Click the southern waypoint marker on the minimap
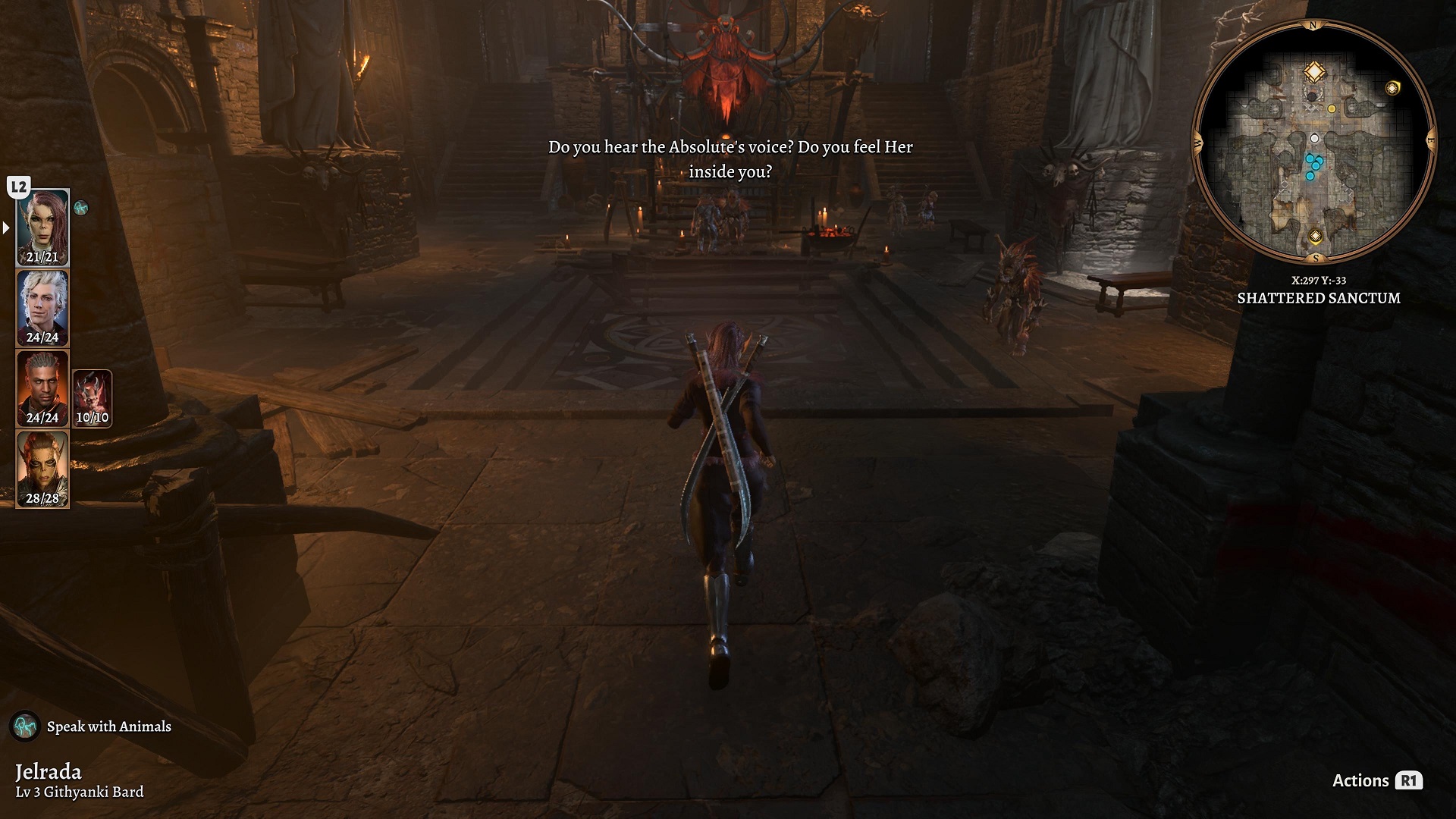The height and width of the screenshot is (819, 1456). tap(1315, 236)
